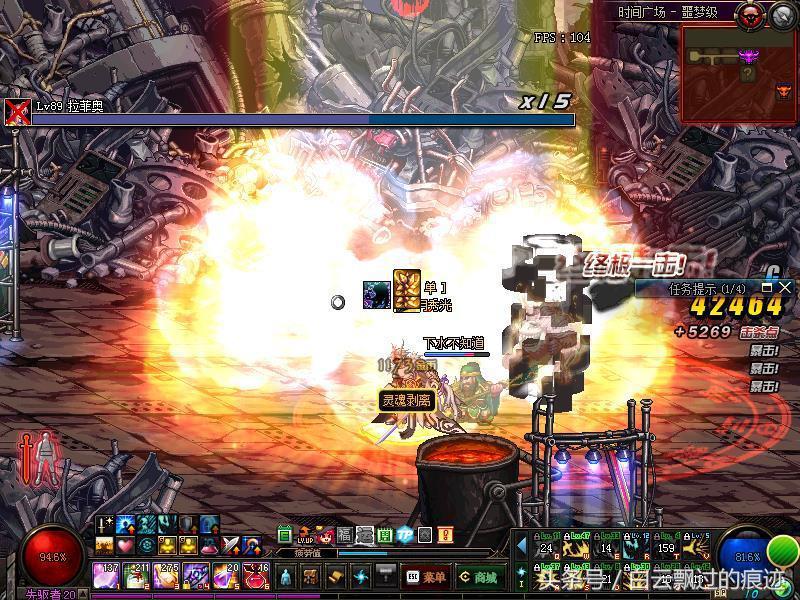Viewport: 800px width, 600px height.
Task: Expand the skill bar with the blue arrow
Action: coord(521,546)
